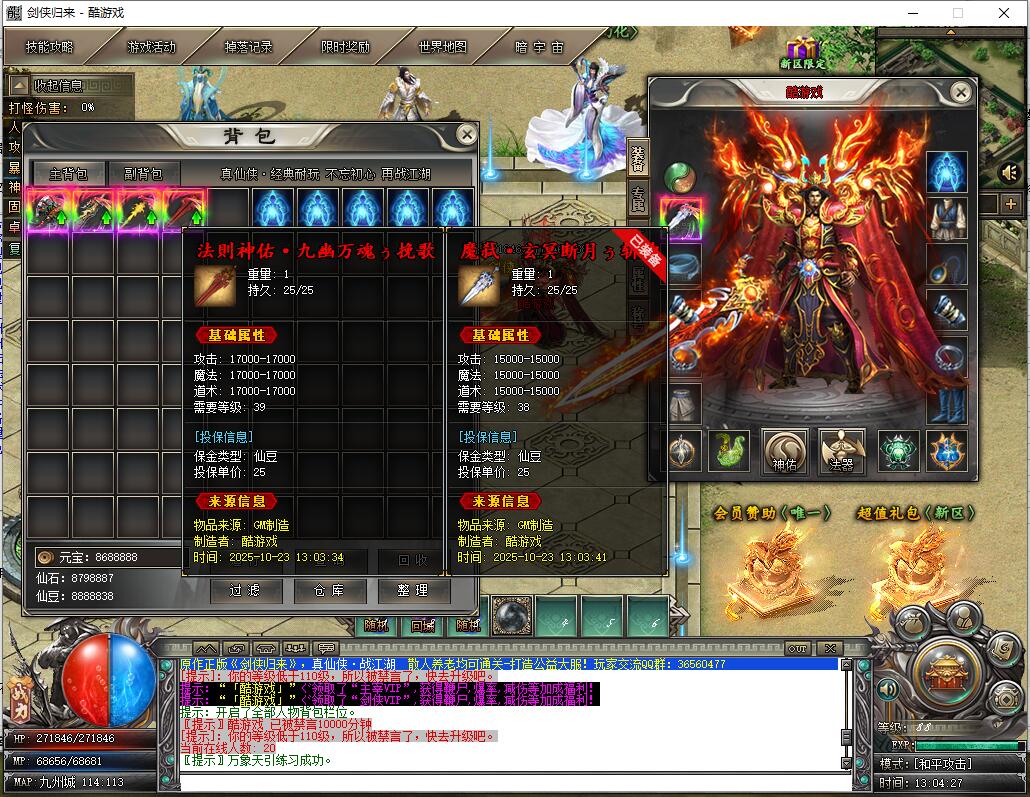The height and width of the screenshot is (797, 1030).
Task: Open the 法器 artifact button
Action: (841, 450)
